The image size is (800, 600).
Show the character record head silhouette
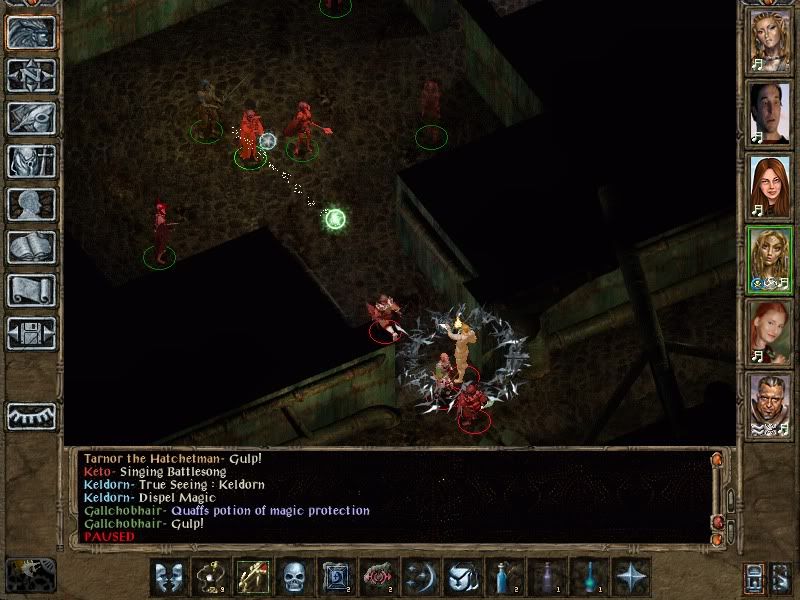(x=31, y=204)
